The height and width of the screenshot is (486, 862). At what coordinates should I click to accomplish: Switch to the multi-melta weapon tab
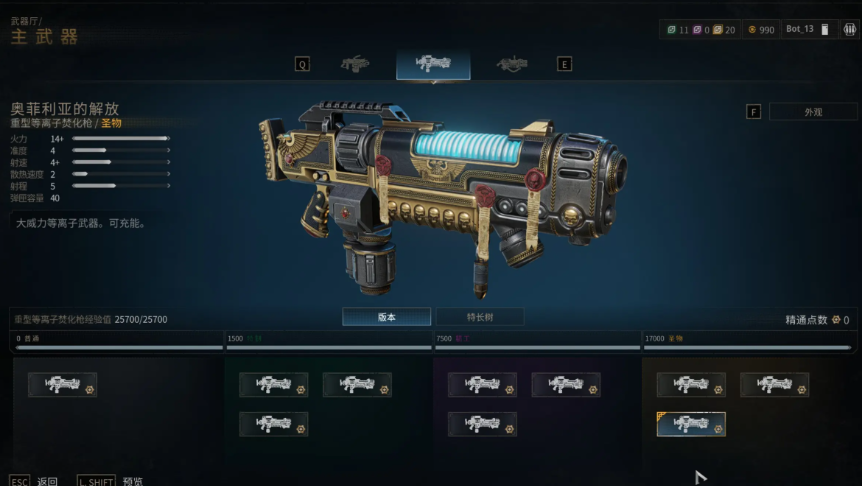point(512,64)
